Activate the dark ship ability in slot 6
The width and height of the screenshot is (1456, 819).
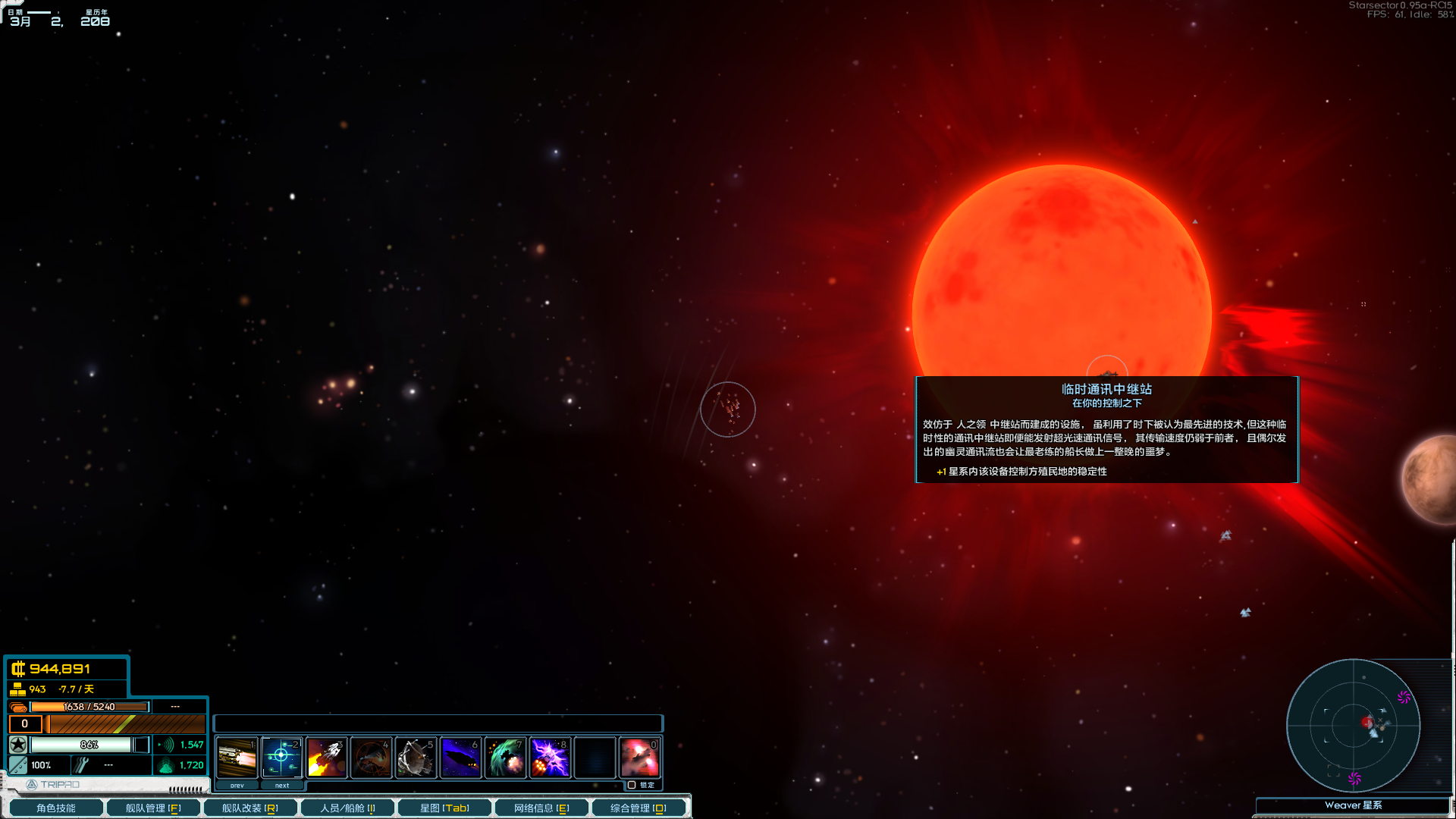point(460,758)
